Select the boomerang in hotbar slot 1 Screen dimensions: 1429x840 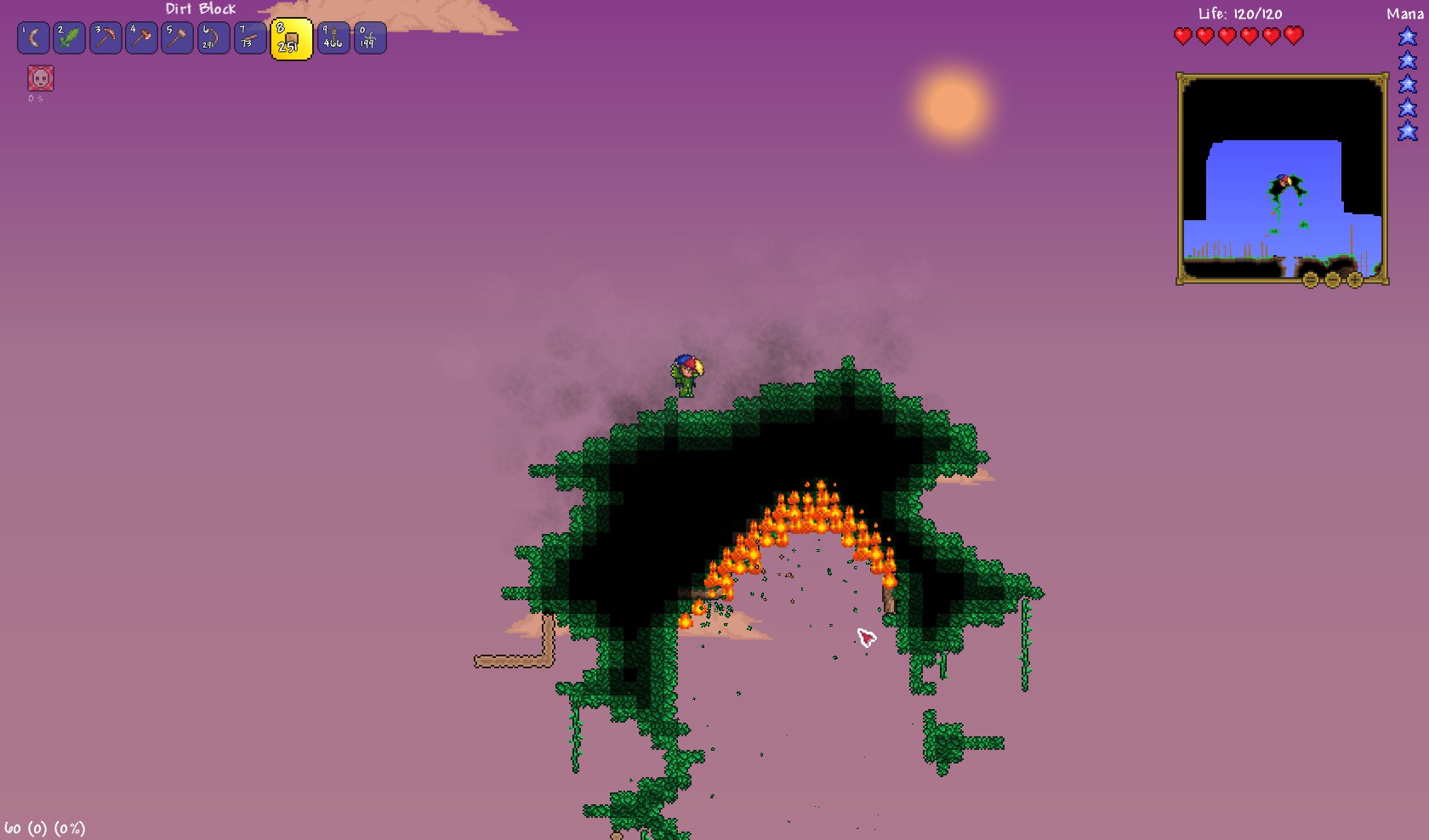[32, 37]
